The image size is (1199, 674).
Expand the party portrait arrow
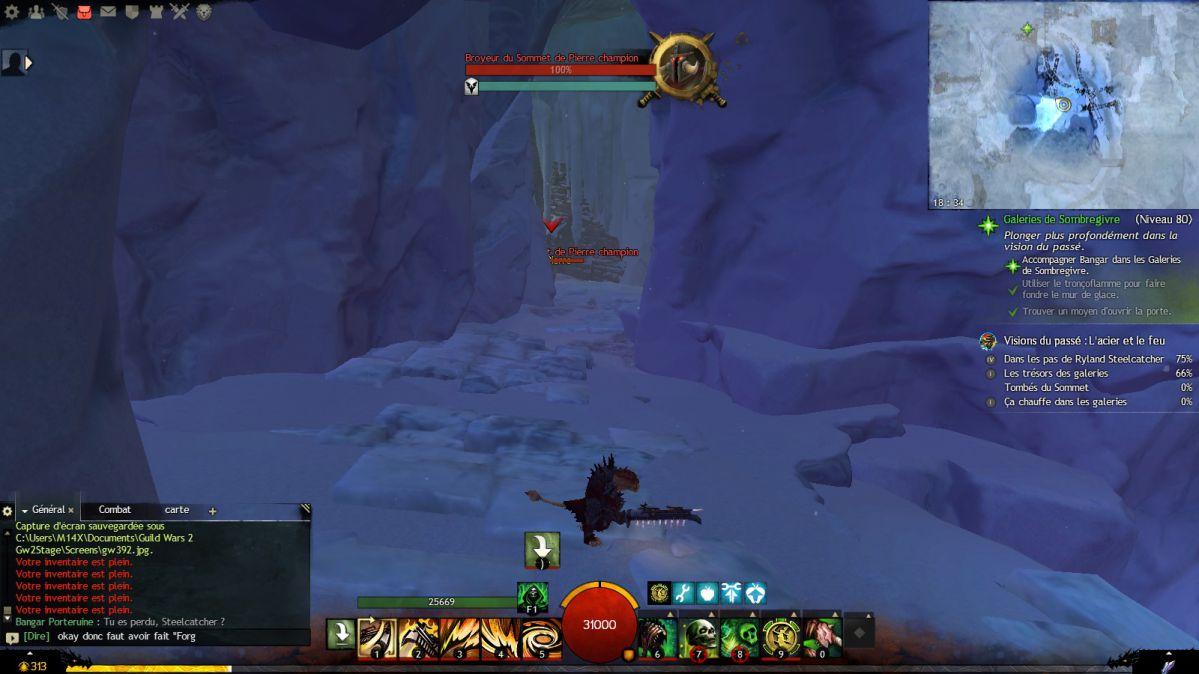coord(29,63)
